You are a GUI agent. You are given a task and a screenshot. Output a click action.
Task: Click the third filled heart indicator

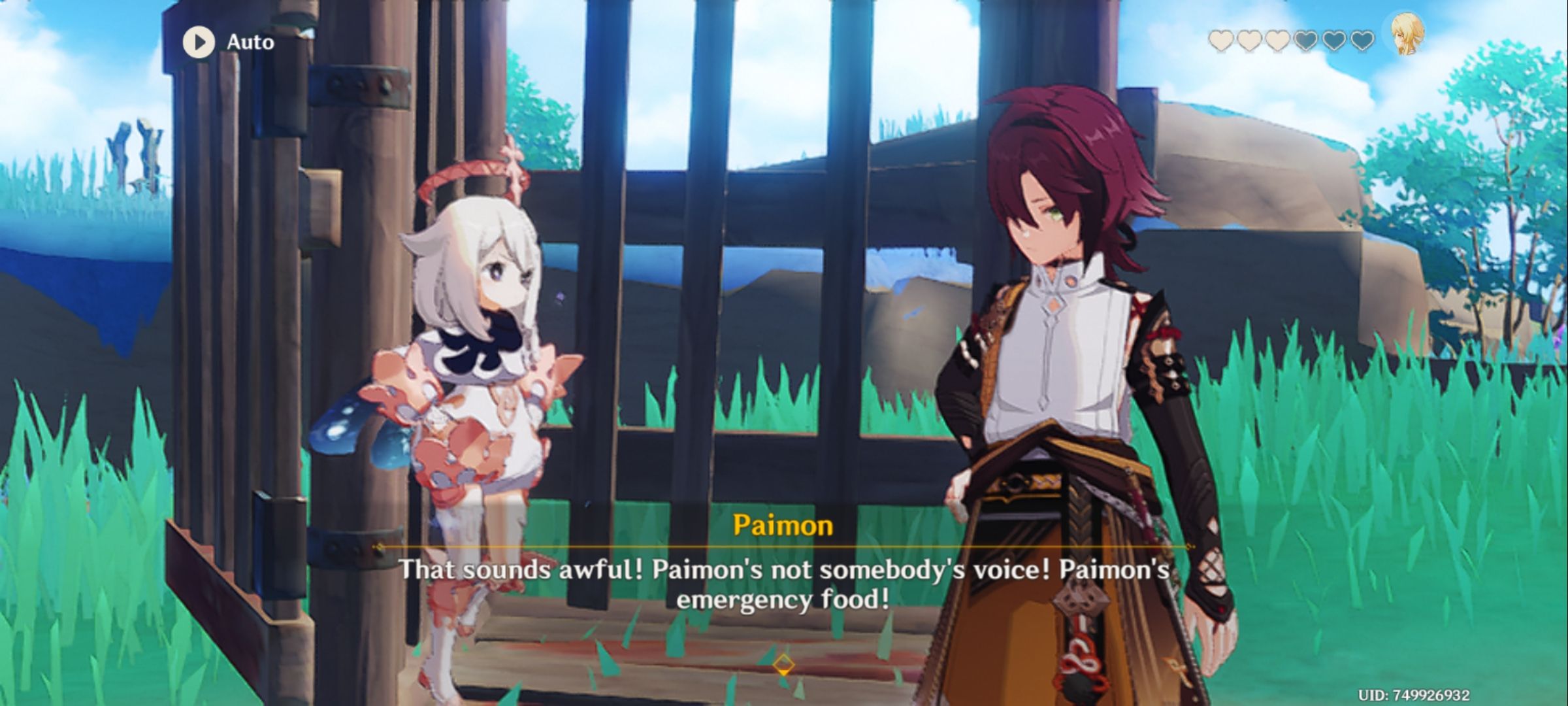[x=1278, y=42]
